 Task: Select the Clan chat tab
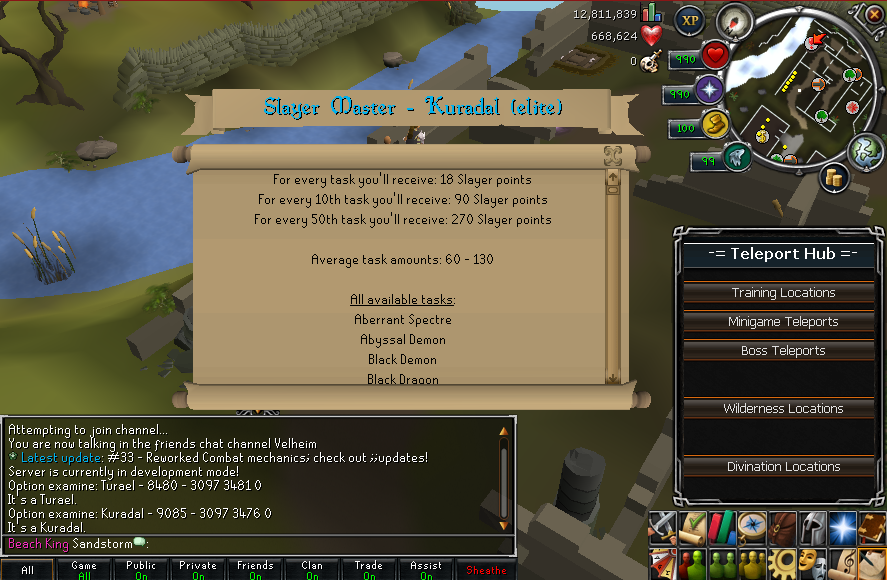(312, 570)
